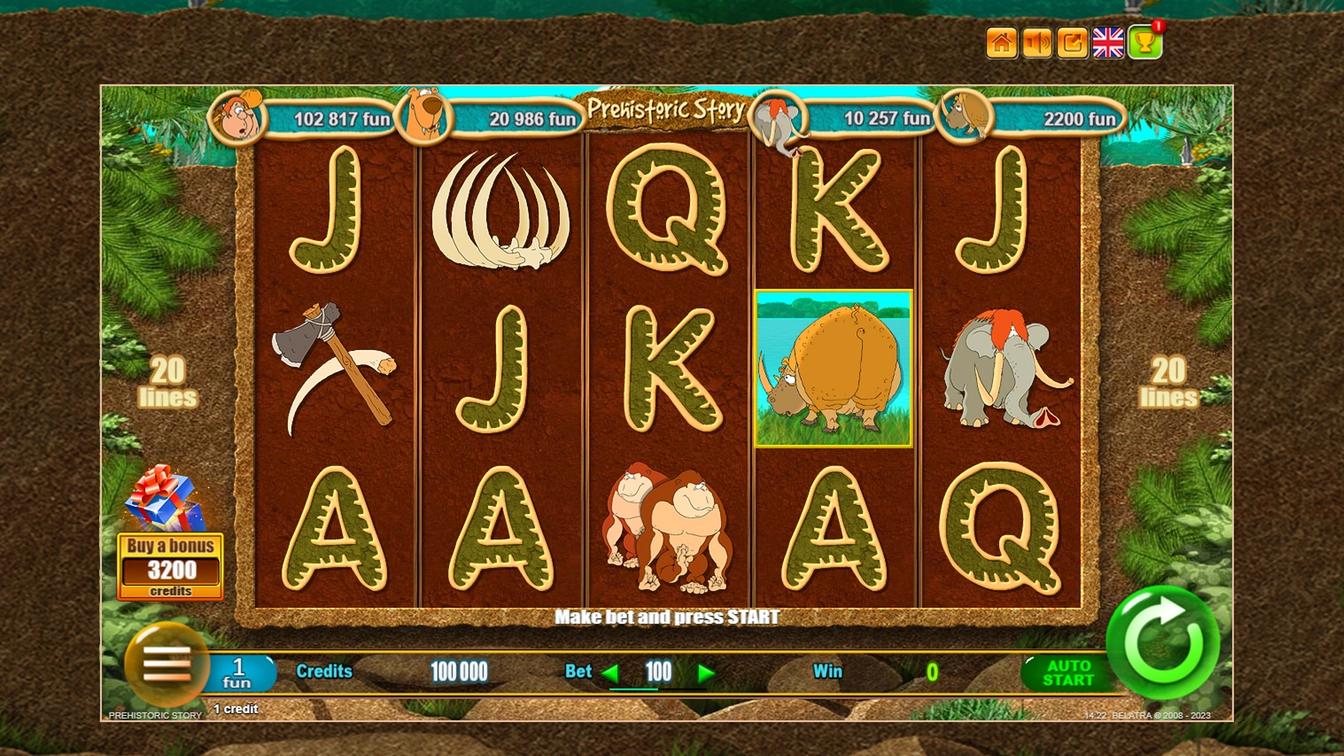The width and height of the screenshot is (1344, 756).
Task: Return to the lobby via the home icon
Action: [x=1000, y=41]
